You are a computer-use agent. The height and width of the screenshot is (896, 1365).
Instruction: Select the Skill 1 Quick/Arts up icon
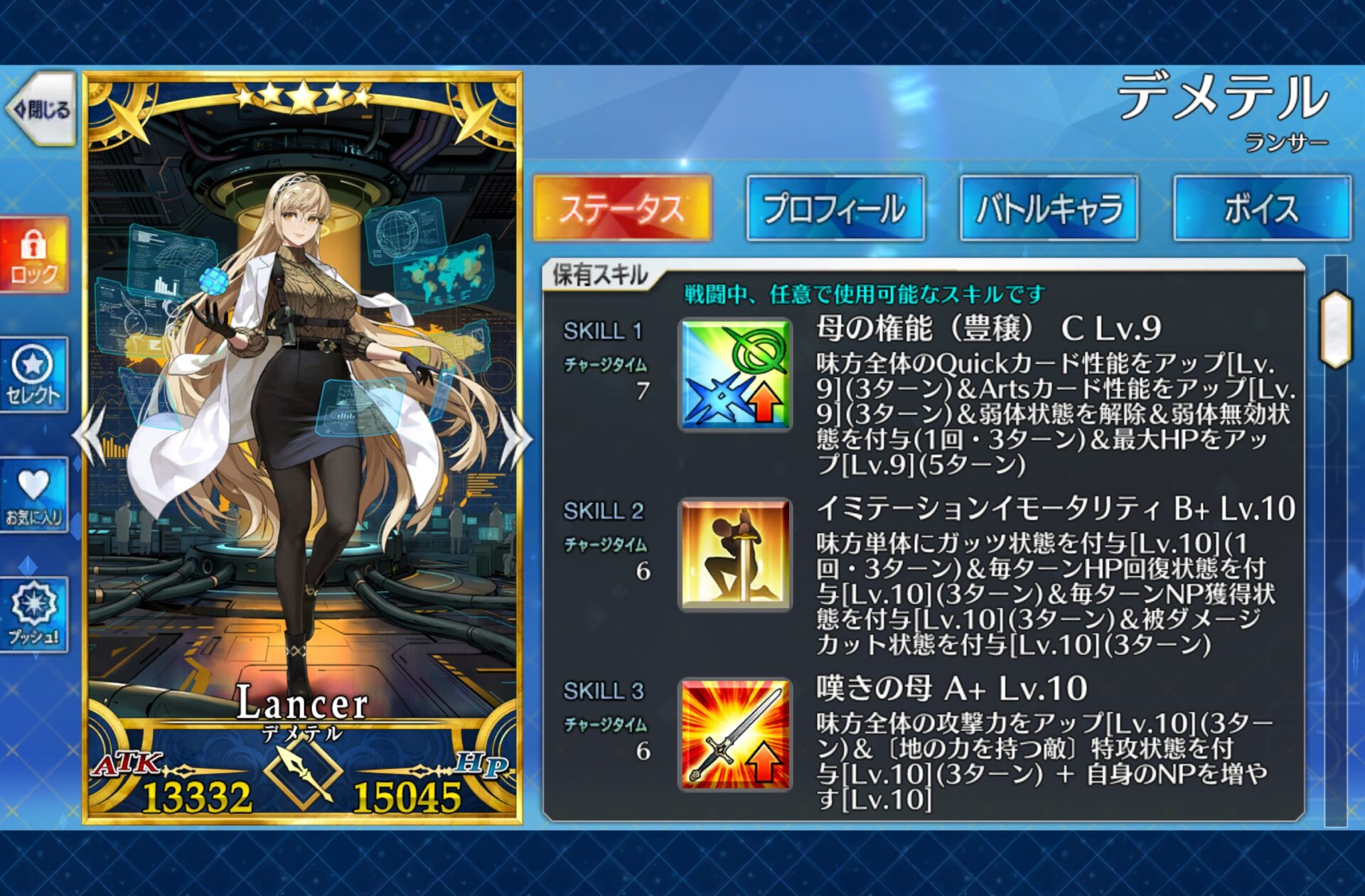[x=735, y=374]
